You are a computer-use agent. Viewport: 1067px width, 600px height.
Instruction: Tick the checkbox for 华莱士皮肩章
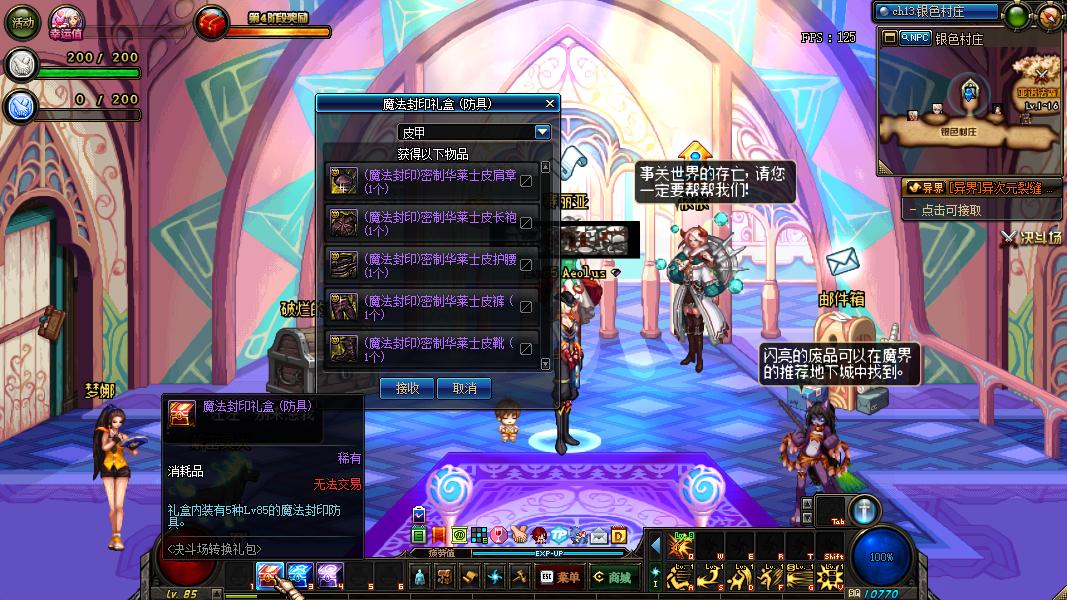click(526, 181)
